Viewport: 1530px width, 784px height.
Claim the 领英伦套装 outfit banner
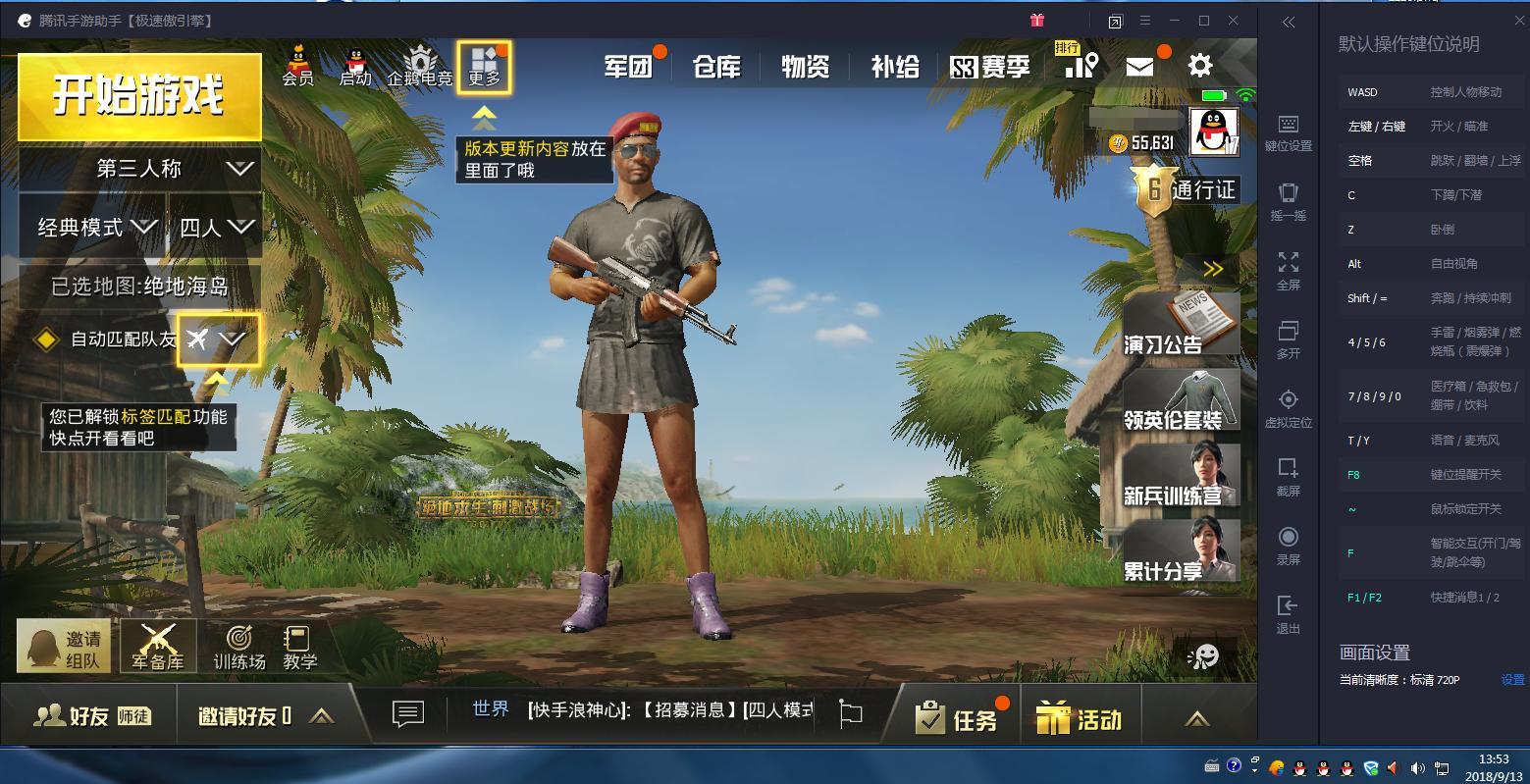click(x=1180, y=400)
